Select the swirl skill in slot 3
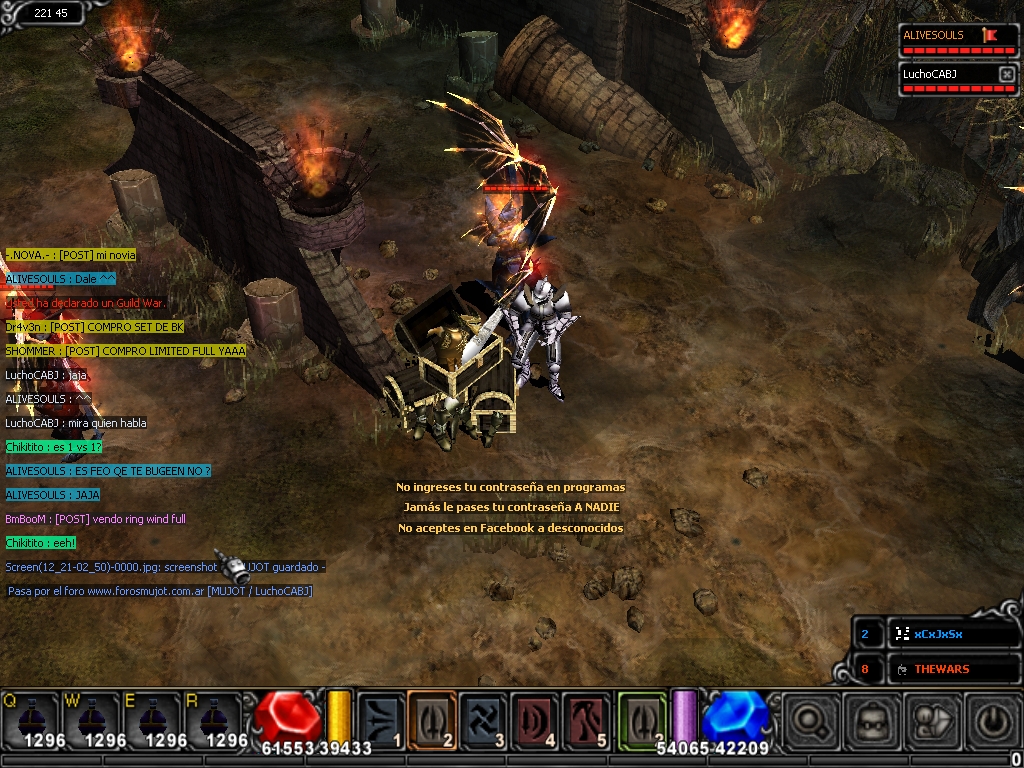The height and width of the screenshot is (768, 1024). pos(484,720)
